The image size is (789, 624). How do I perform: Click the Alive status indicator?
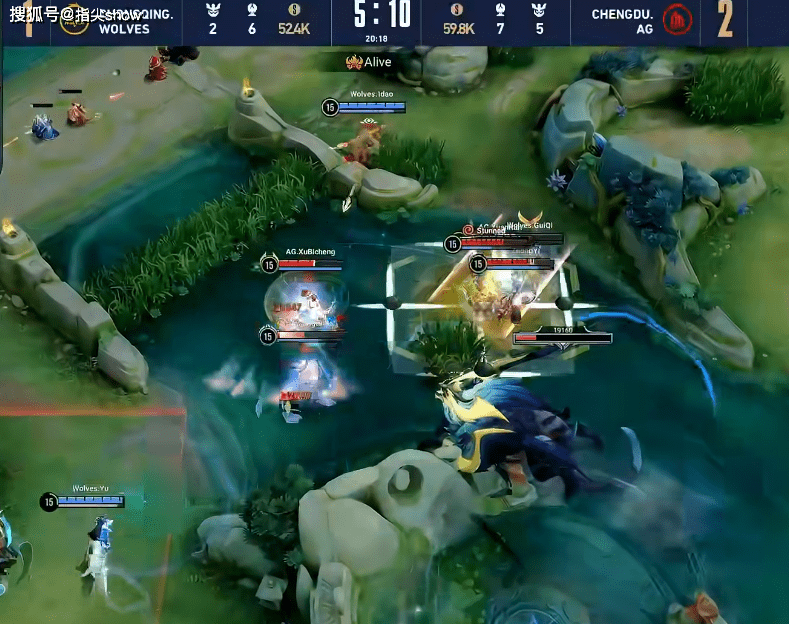click(369, 62)
